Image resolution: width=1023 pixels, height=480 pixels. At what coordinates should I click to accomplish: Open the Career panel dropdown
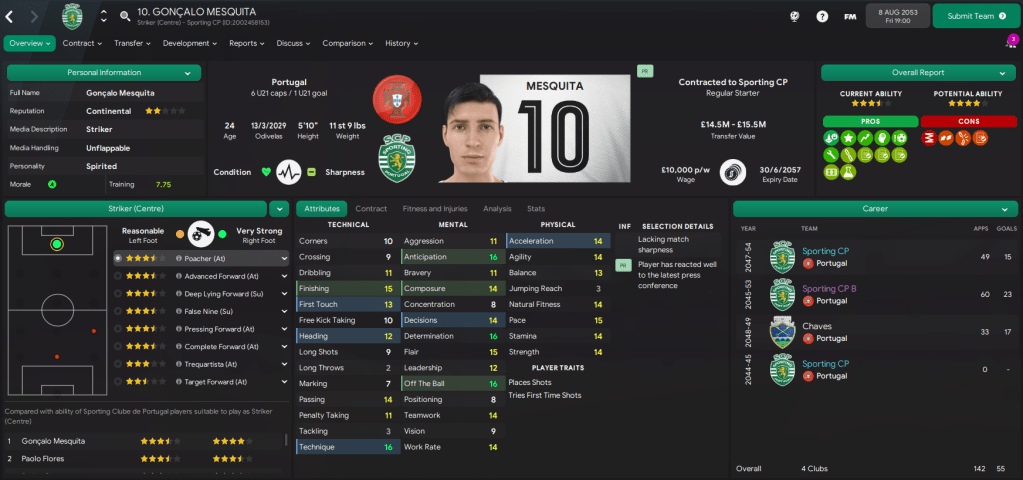[x=1002, y=209]
